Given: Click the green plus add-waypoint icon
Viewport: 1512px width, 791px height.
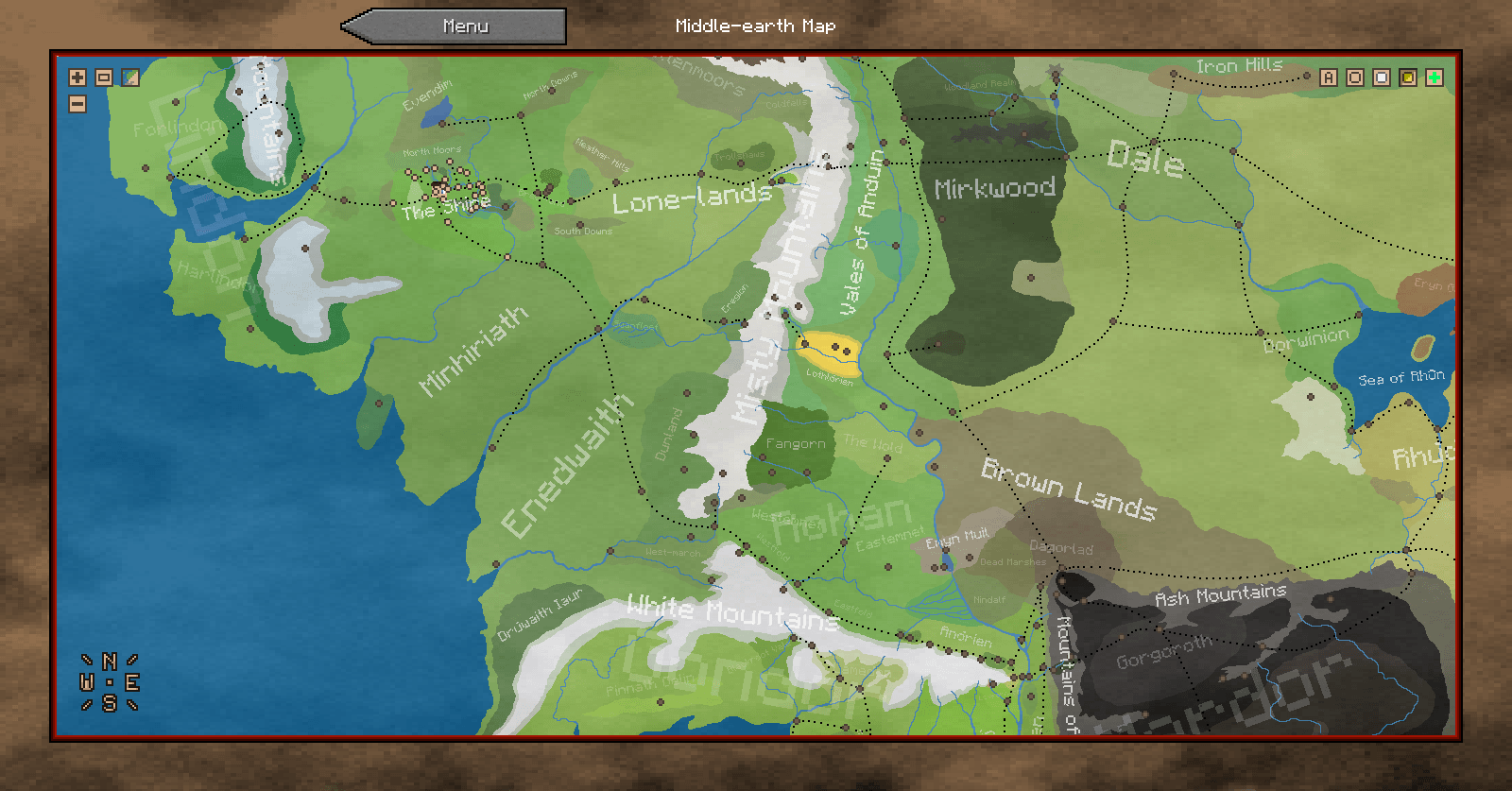Looking at the screenshot, I should [1433, 77].
